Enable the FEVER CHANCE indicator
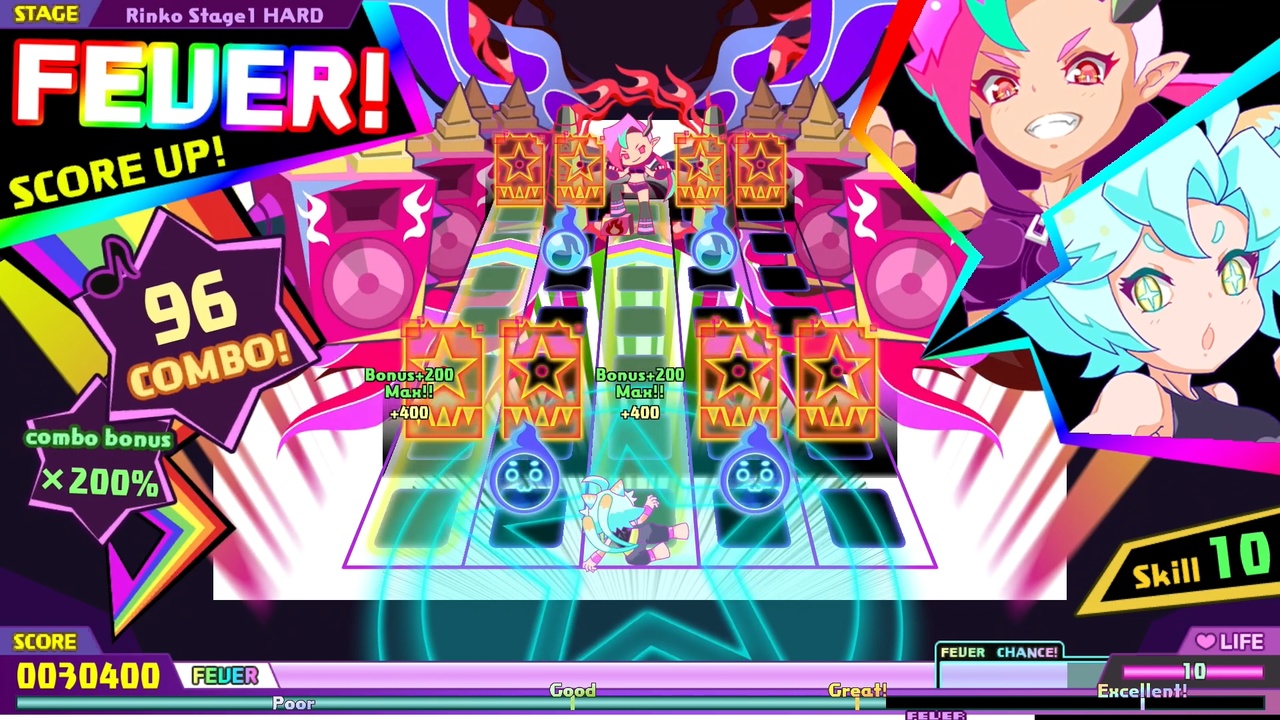 click(x=999, y=652)
